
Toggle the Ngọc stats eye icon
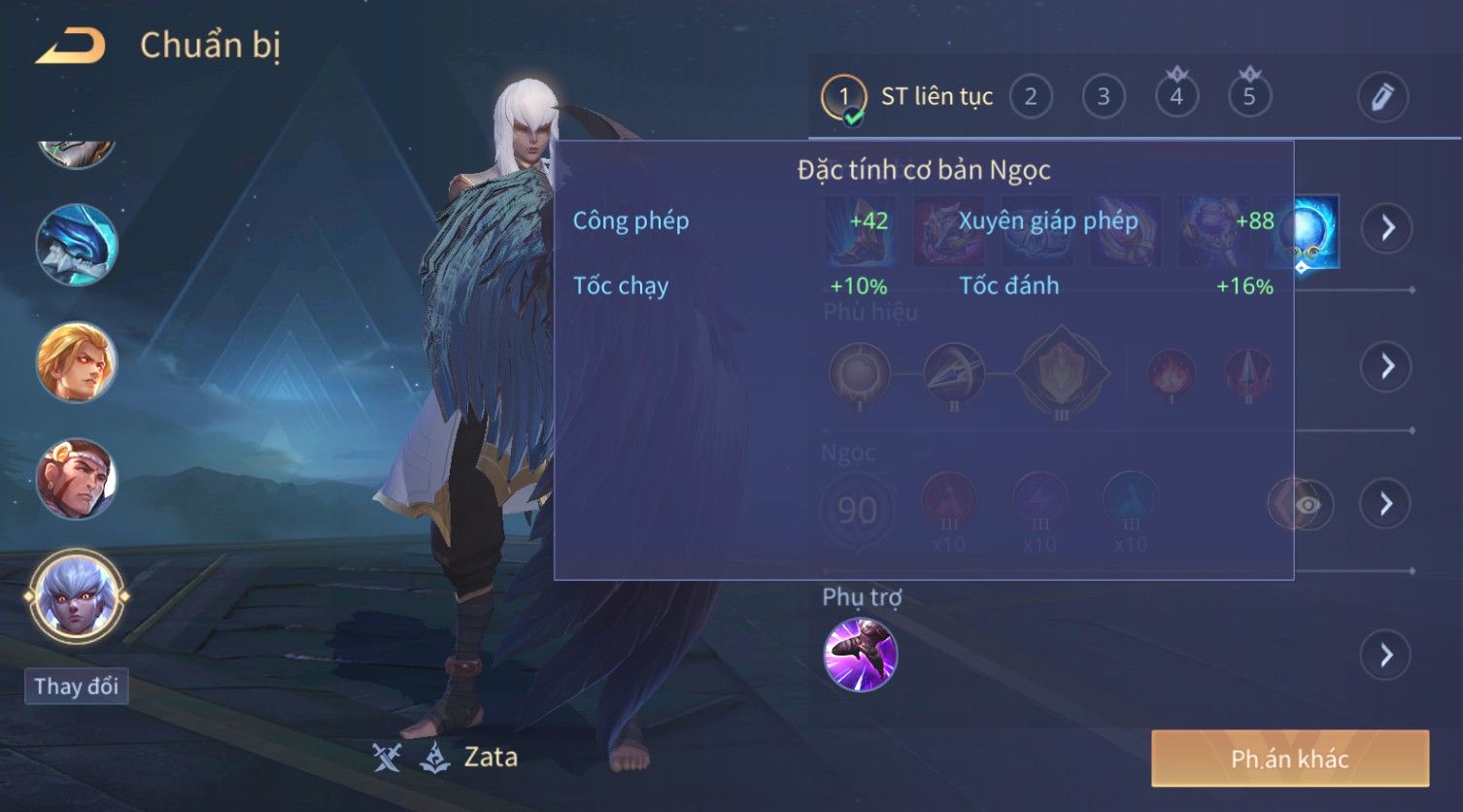(1308, 505)
